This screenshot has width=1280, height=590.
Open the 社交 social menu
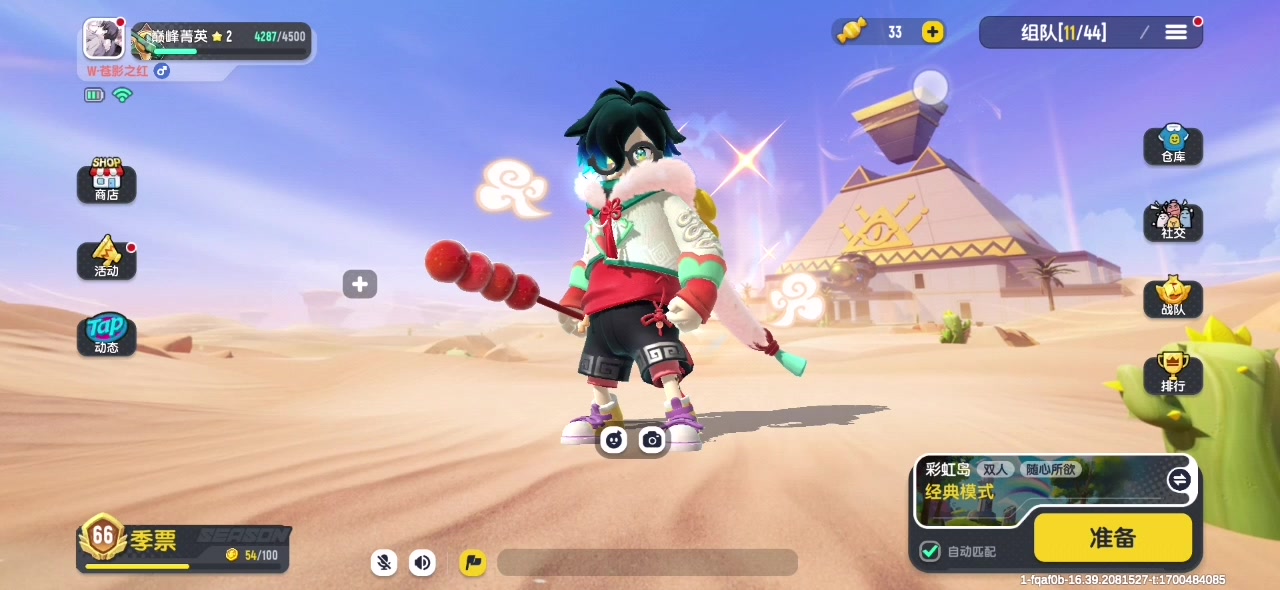point(1173,221)
